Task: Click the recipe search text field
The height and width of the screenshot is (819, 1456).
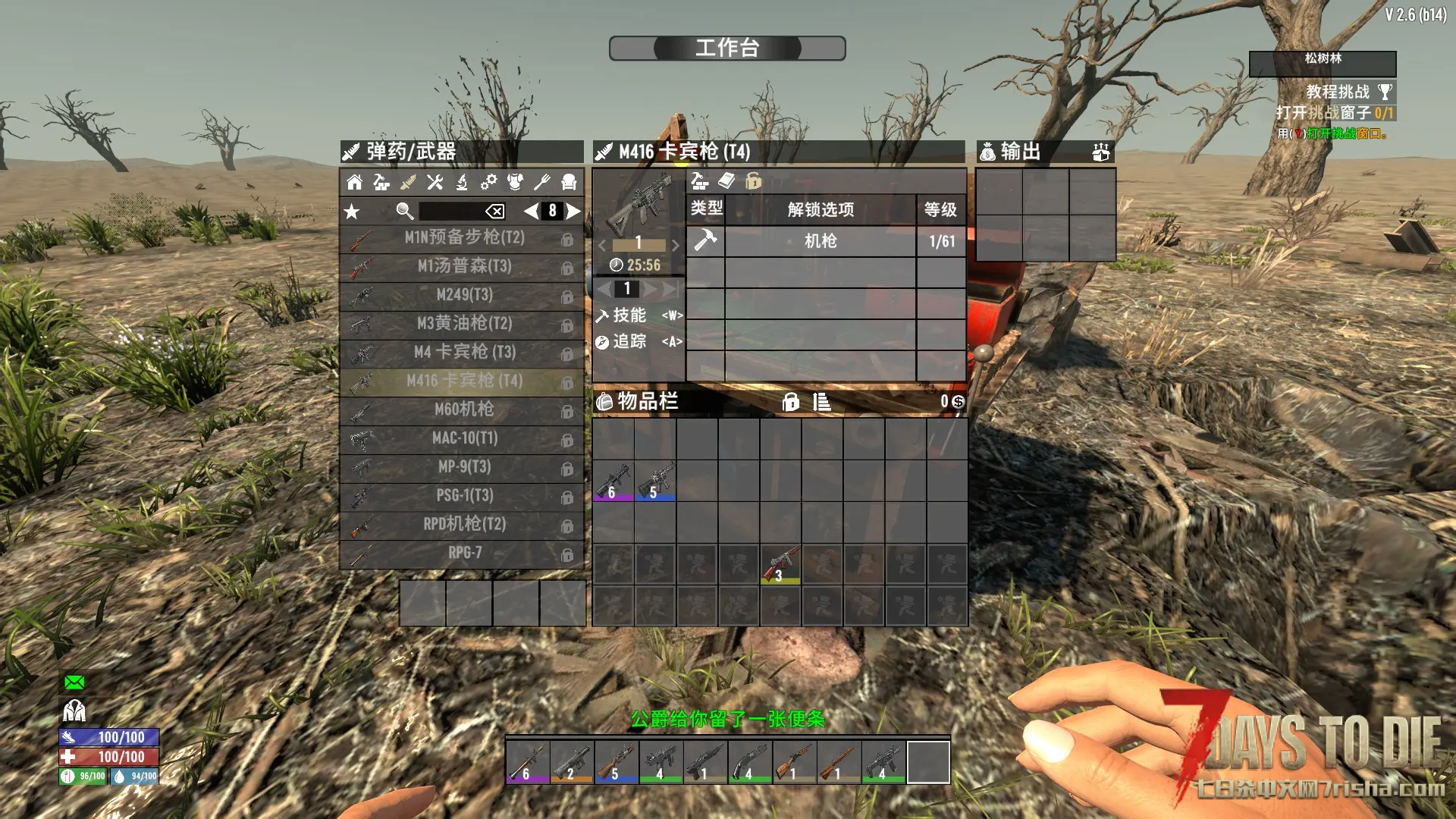Action: 451,212
